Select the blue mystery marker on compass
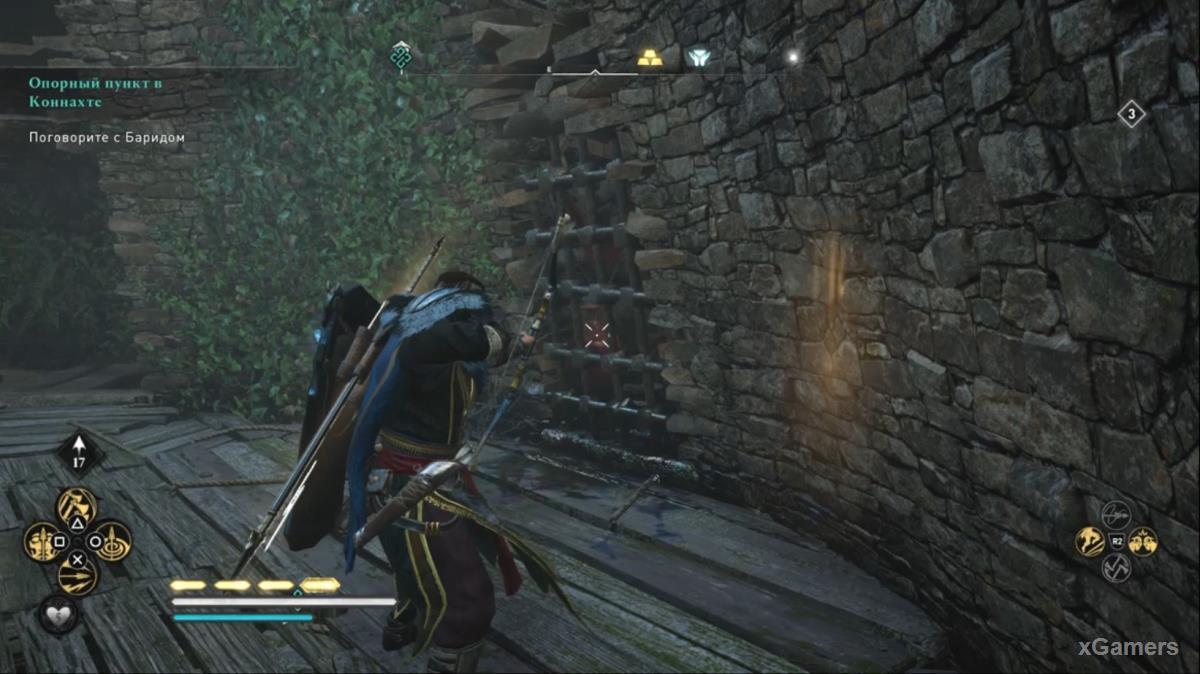 point(698,57)
